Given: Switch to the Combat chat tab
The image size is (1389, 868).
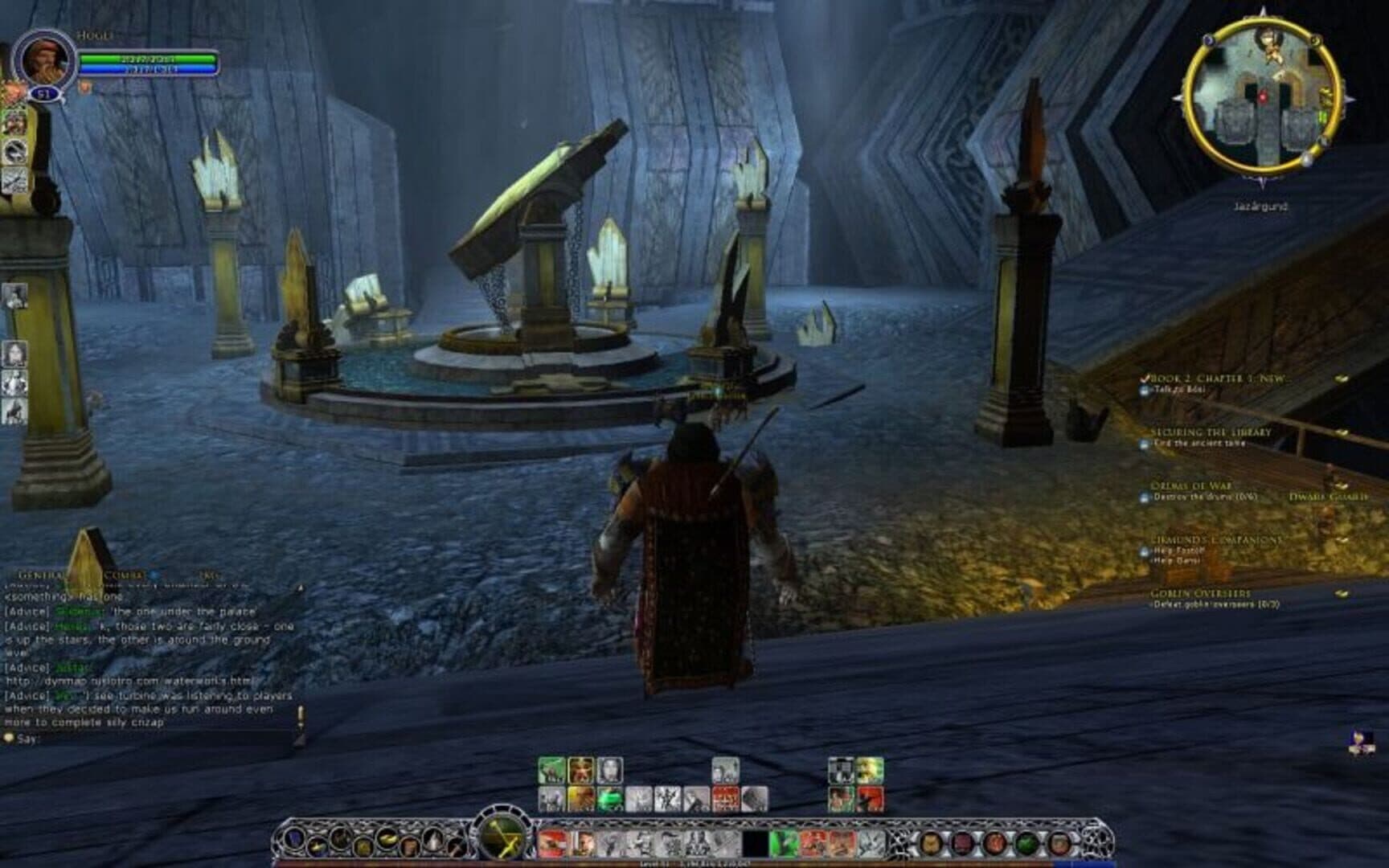Looking at the screenshot, I should pos(123,575).
